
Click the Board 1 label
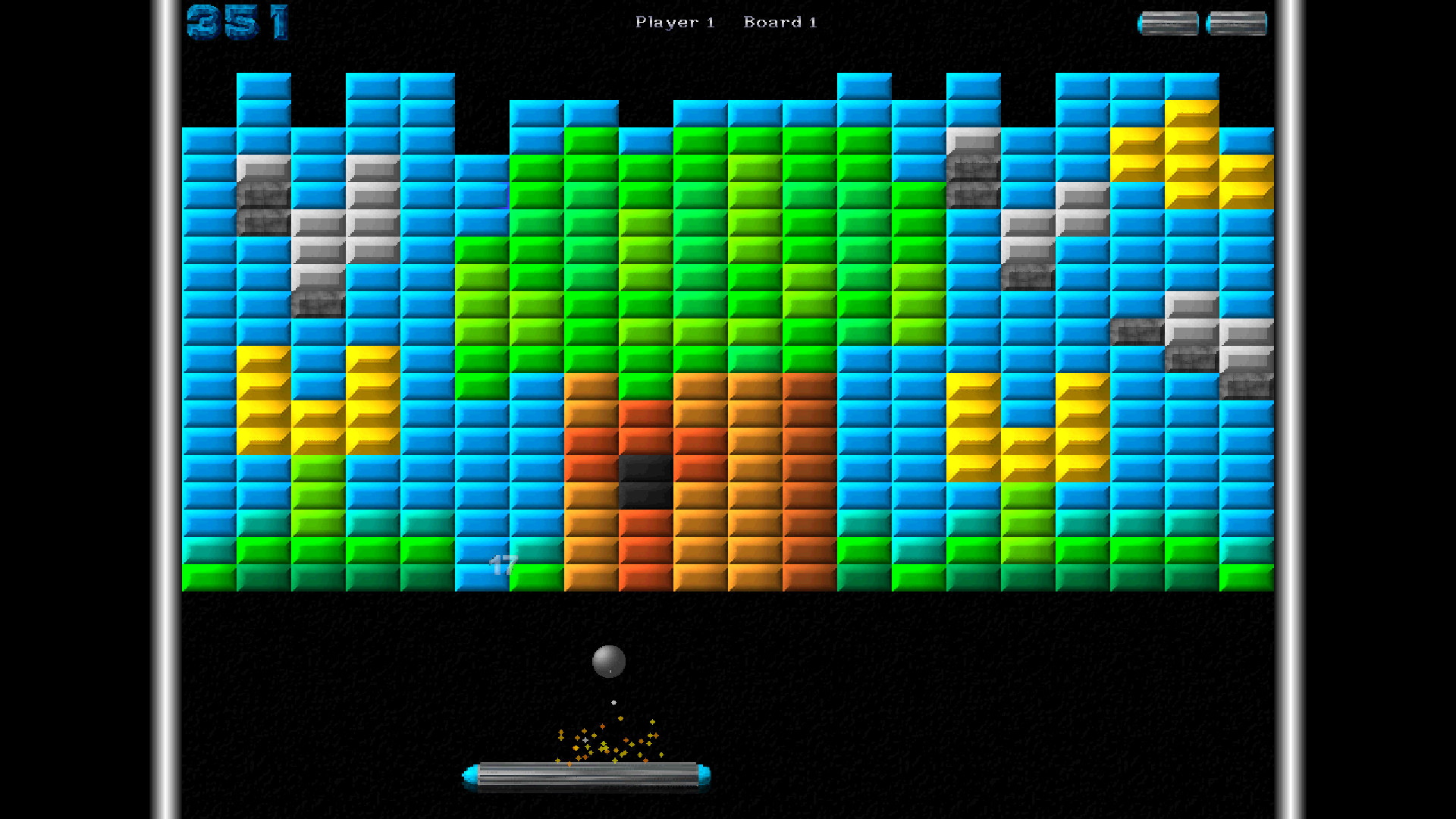780,22
